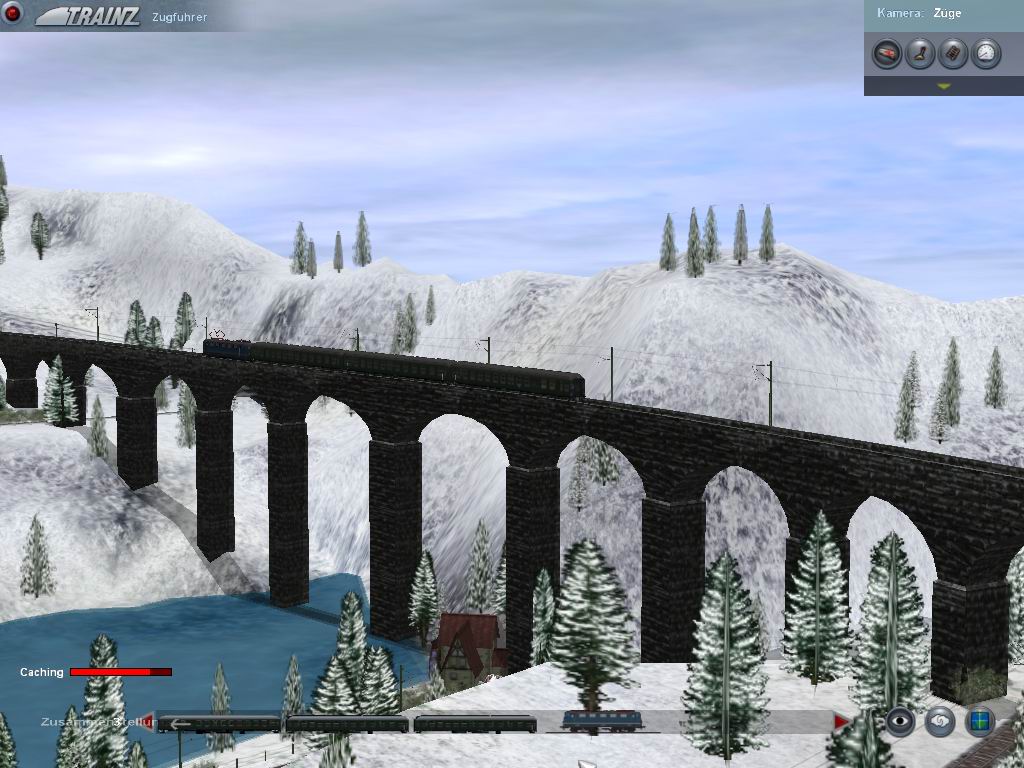Select the locomotive camera icon
1024x768 pixels.
tap(887, 53)
